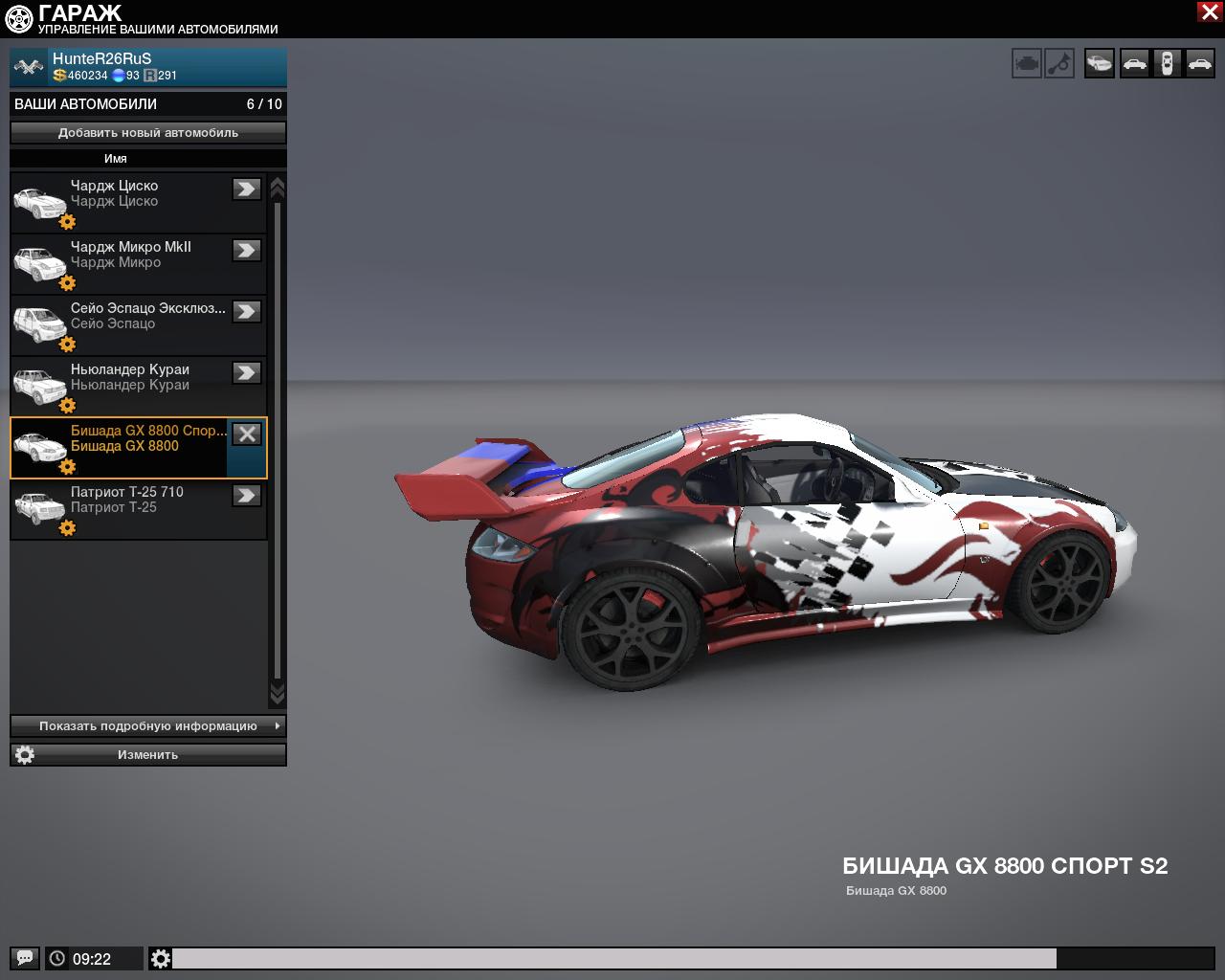
Task: Add a new car with Добавить новый автомобиль
Action: point(148,133)
